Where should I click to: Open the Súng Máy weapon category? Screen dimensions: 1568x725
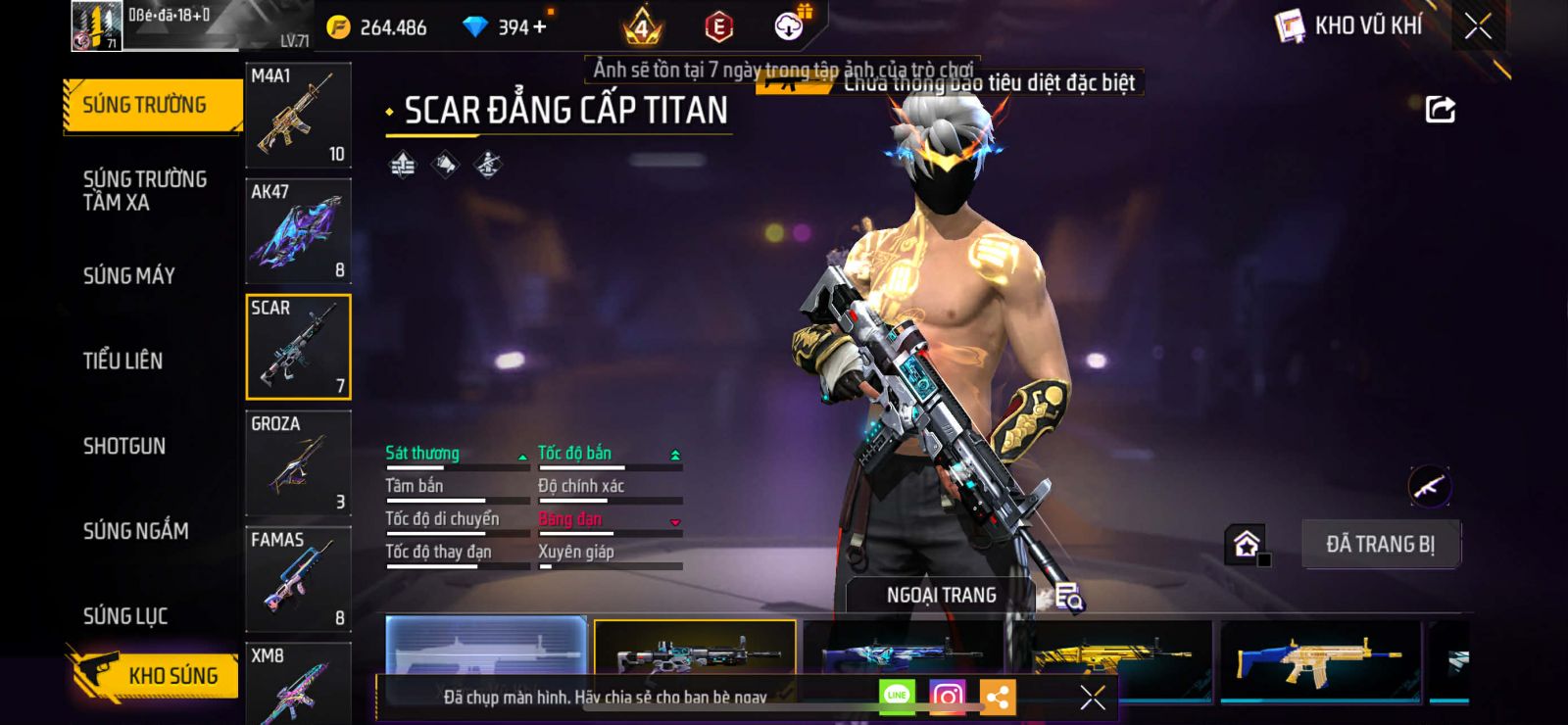click(129, 276)
